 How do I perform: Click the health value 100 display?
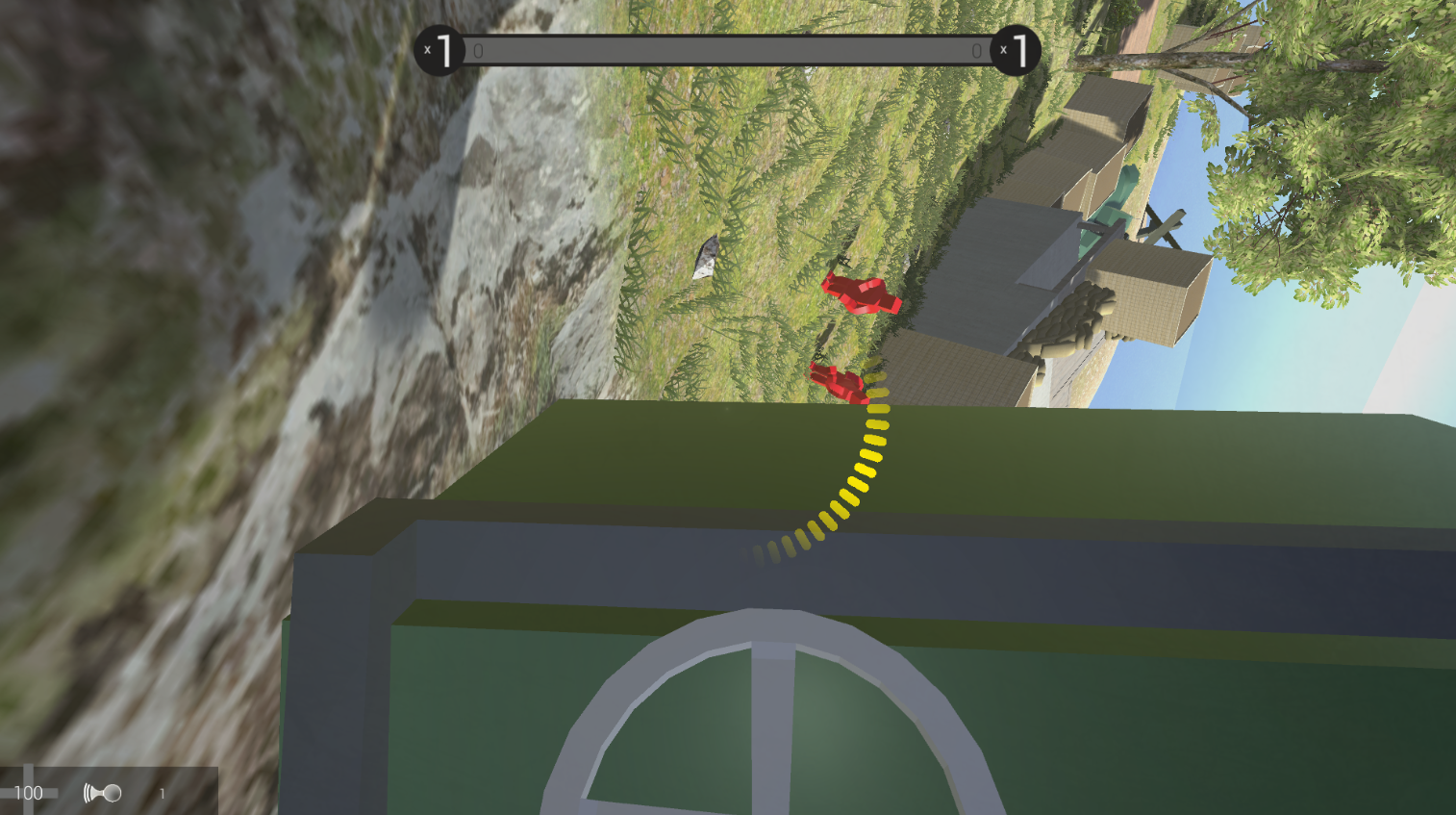(x=32, y=792)
